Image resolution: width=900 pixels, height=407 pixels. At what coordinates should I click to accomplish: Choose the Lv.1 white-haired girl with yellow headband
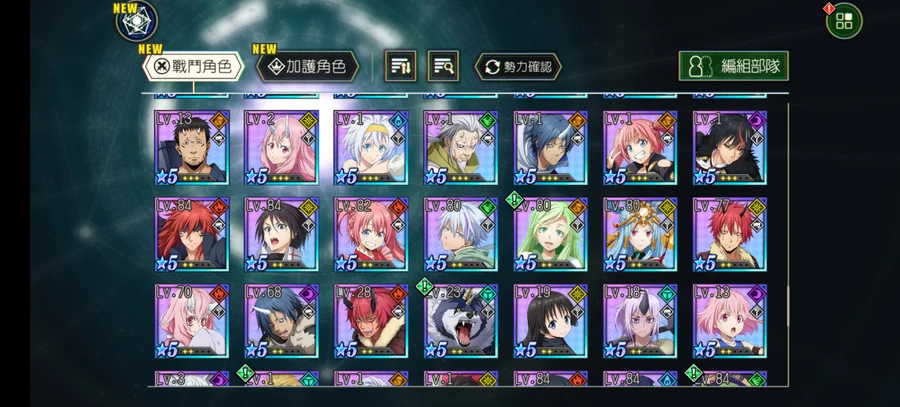[371, 148]
